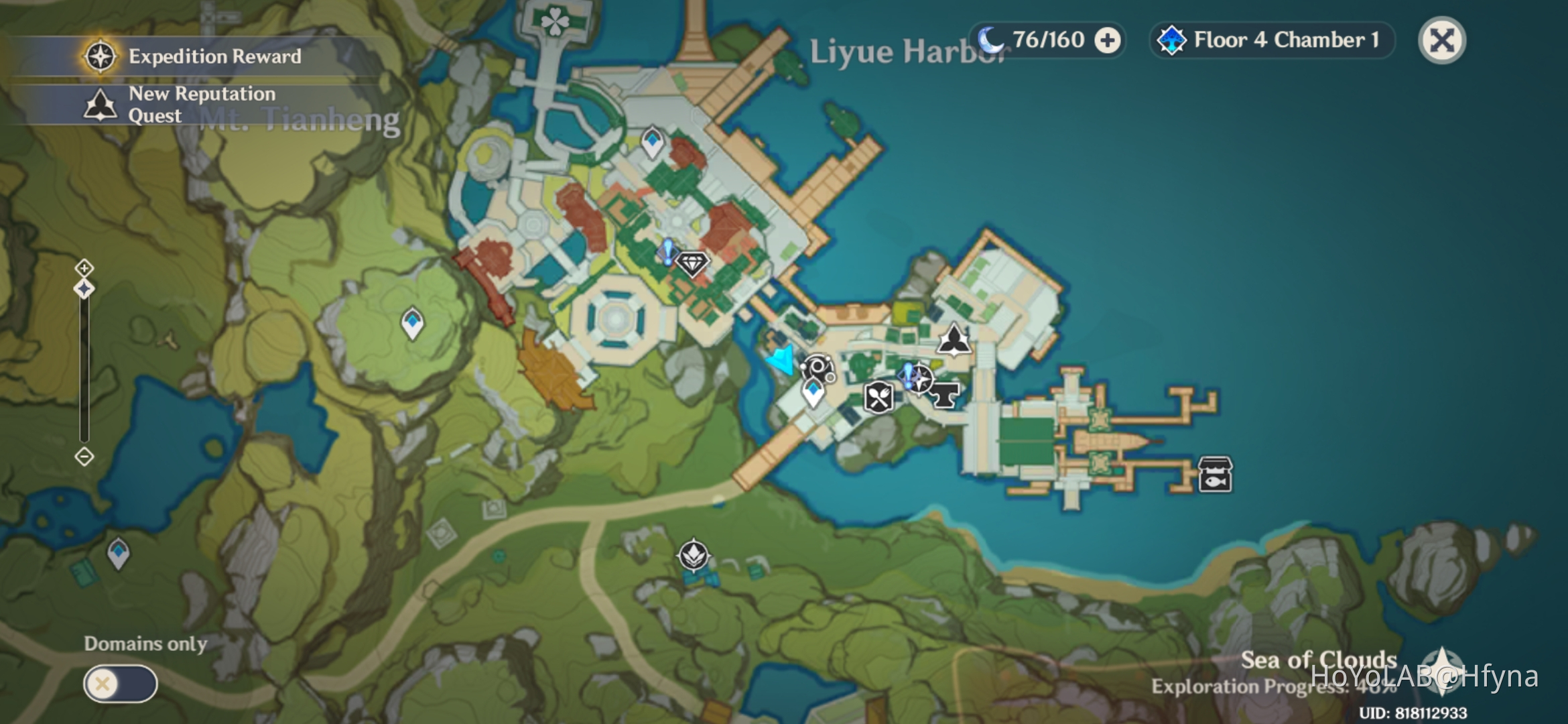
Task: Click the blacksmith anvil icon near the docks
Action: (x=945, y=394)
